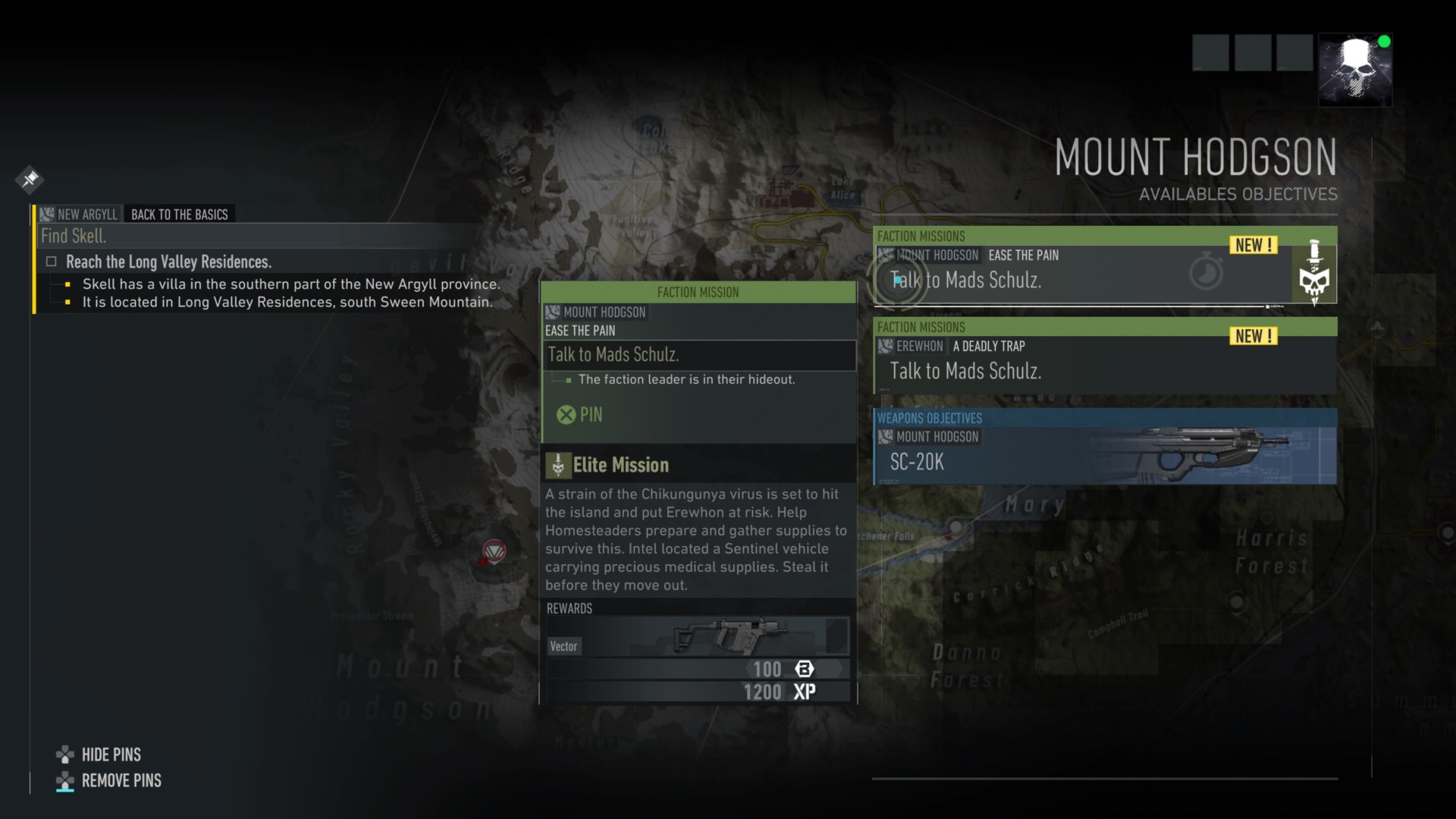Viewport: 1456px width, 819px height.
Task: Expand the Find Skell objective details
Action: click(x=72, y=236)
